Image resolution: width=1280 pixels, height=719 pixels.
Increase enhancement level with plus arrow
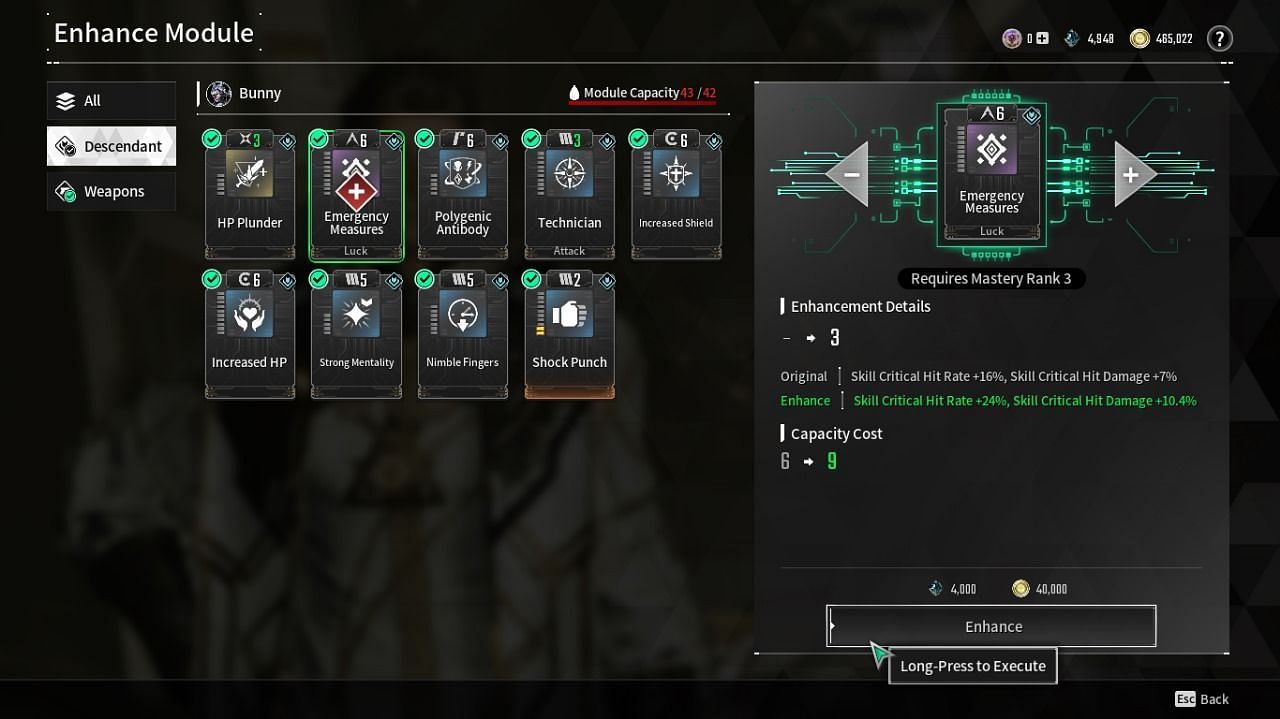pos(1133,174)
